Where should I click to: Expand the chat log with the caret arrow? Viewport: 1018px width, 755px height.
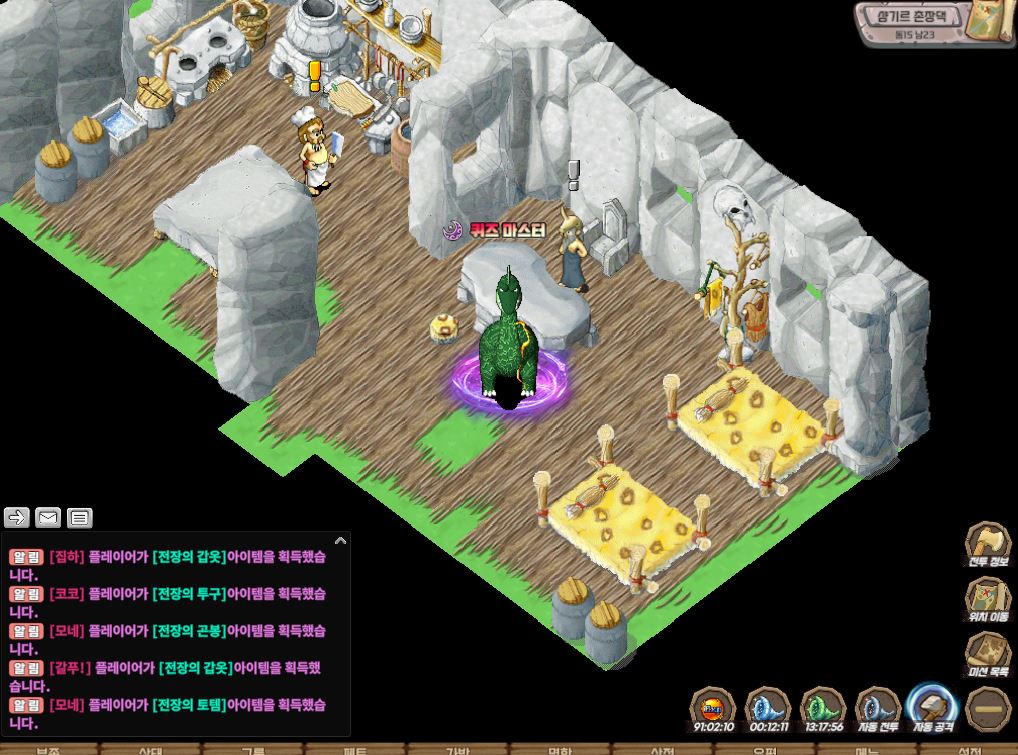(x=340, y=541)
